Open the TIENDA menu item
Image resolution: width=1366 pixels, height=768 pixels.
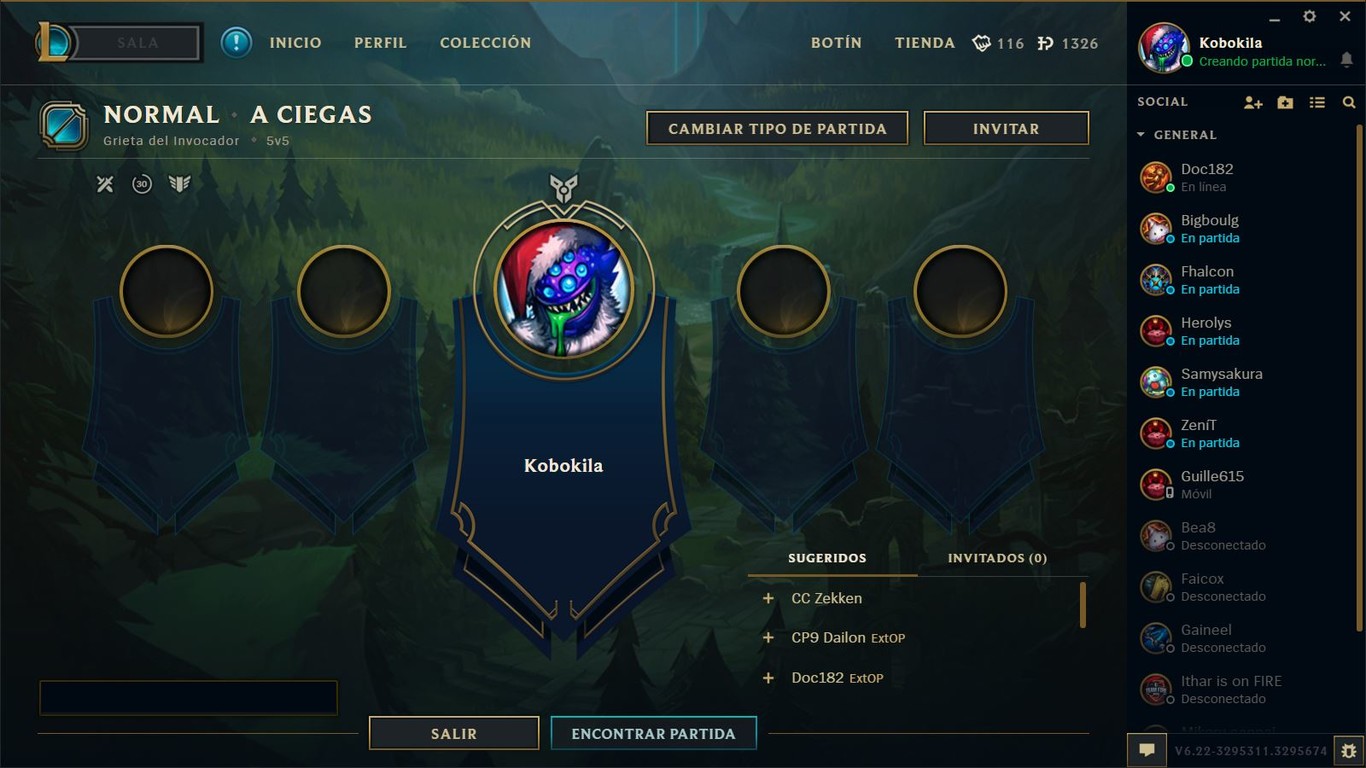pyautogui.click(x=924, y=43)
